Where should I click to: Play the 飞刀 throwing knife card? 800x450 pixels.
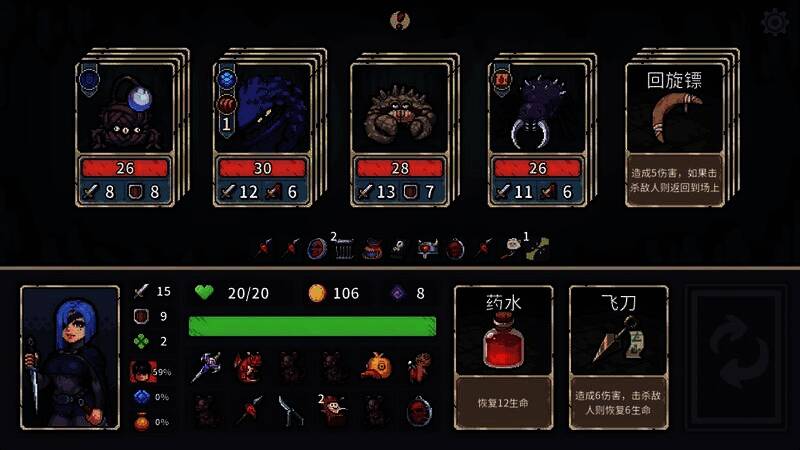(617, 357)
